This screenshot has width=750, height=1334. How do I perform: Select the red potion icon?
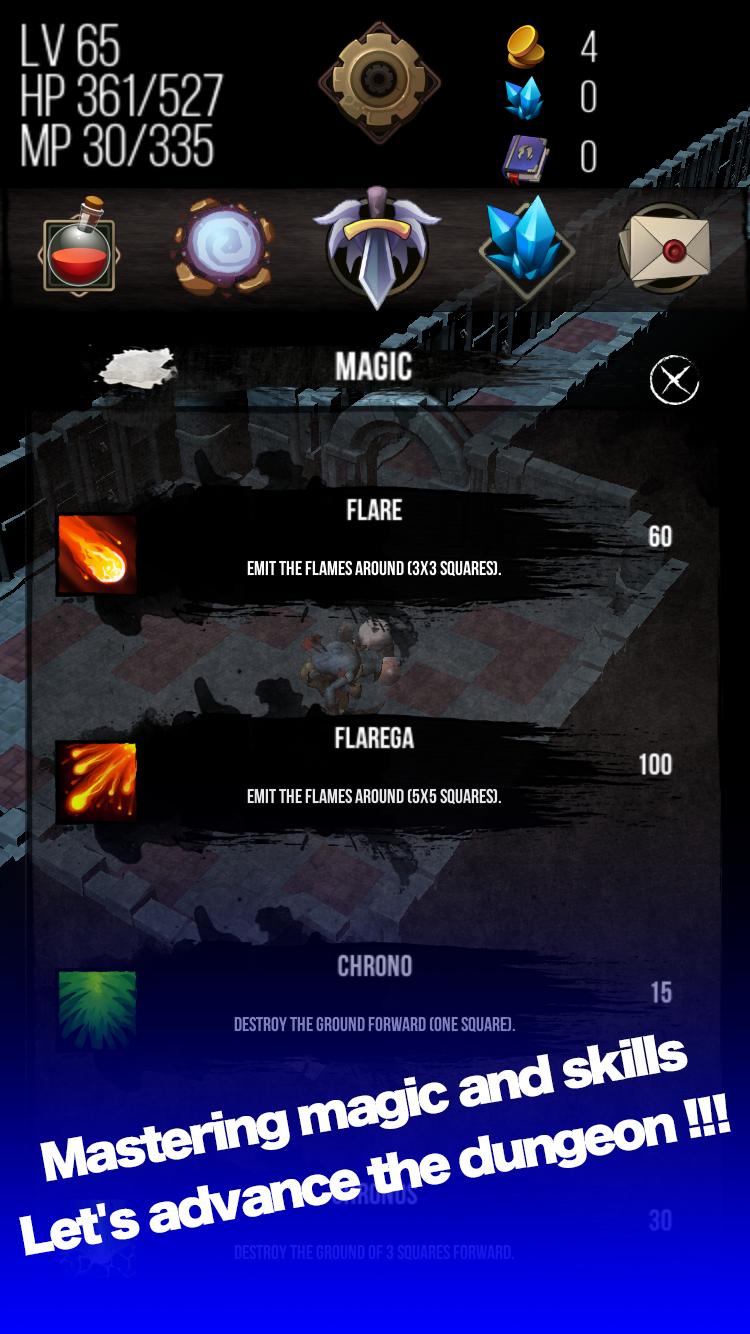tap(78, 247)
